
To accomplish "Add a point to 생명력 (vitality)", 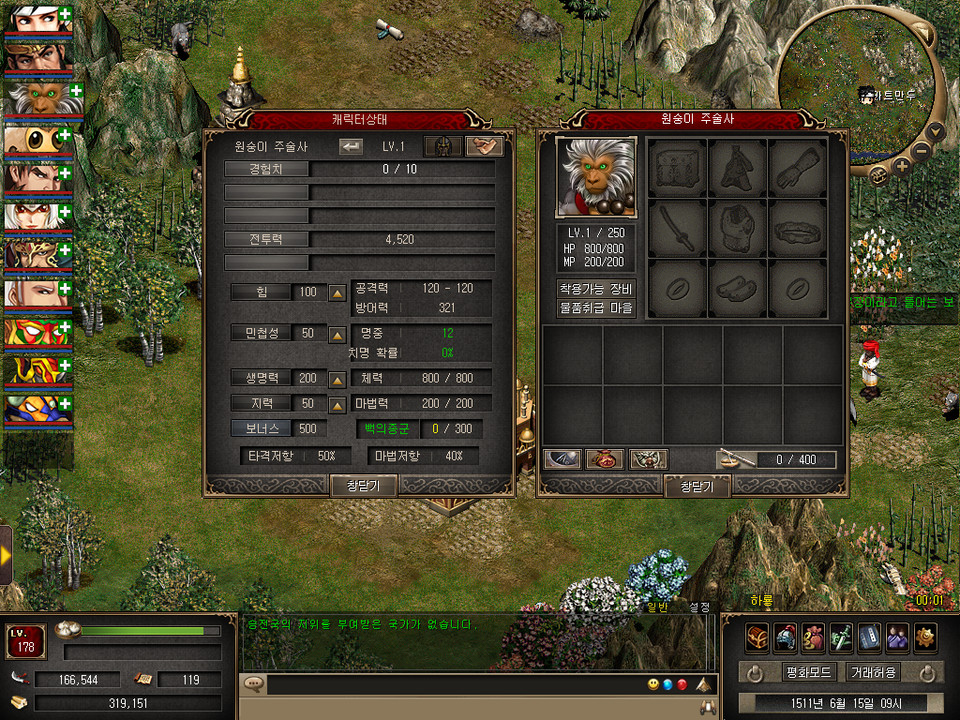I will point(338,379).
